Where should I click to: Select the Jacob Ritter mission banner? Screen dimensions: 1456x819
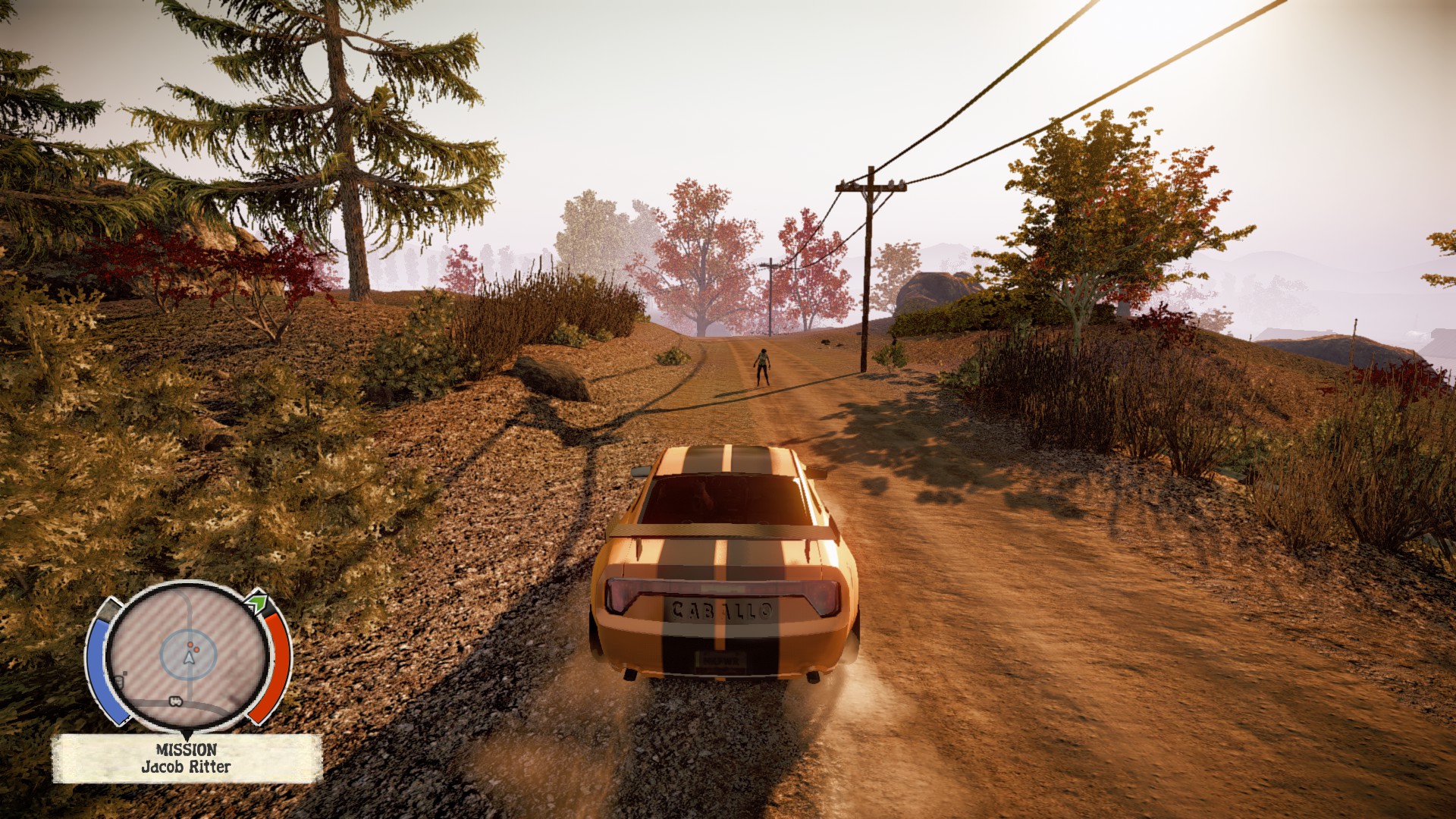(x=187, y=758)
